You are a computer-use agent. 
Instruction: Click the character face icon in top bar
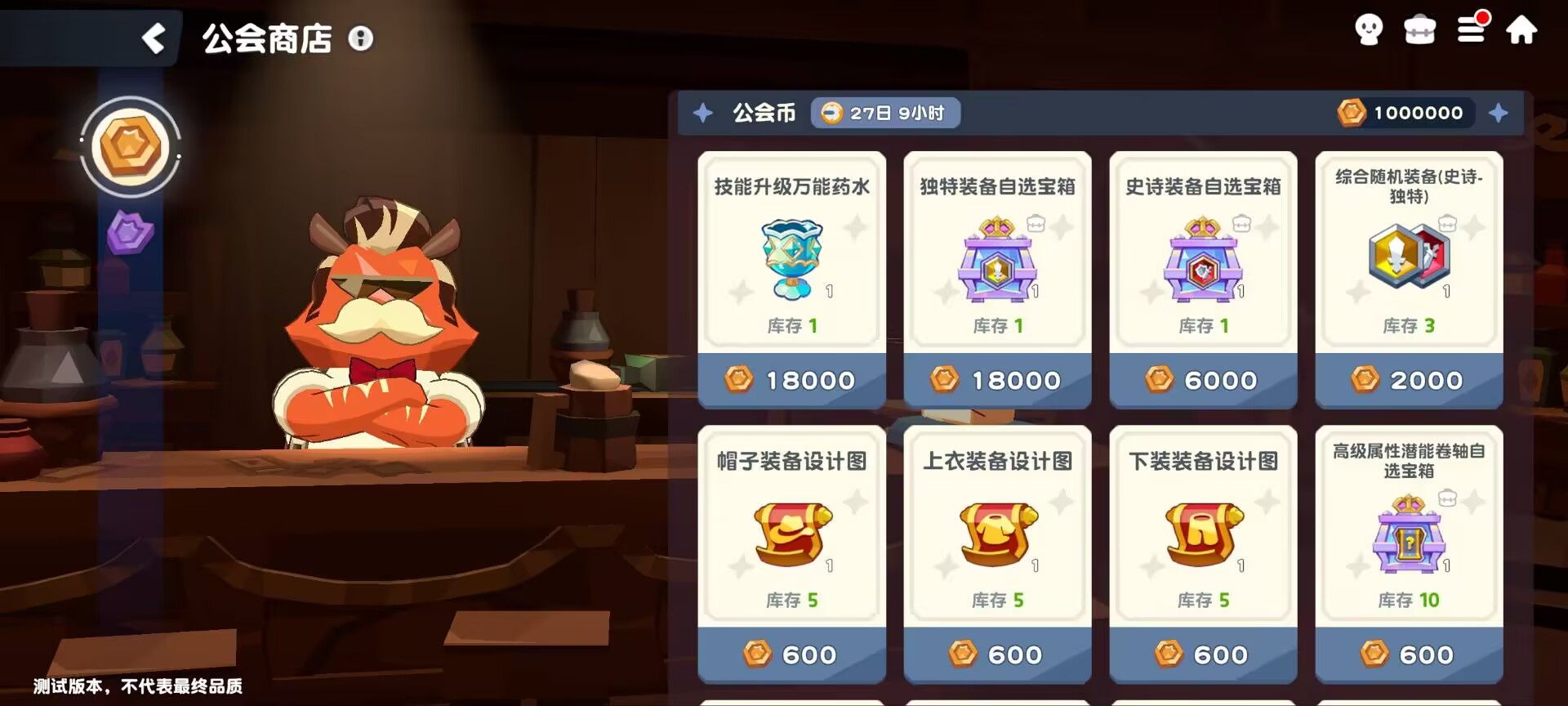[1368, 30]
